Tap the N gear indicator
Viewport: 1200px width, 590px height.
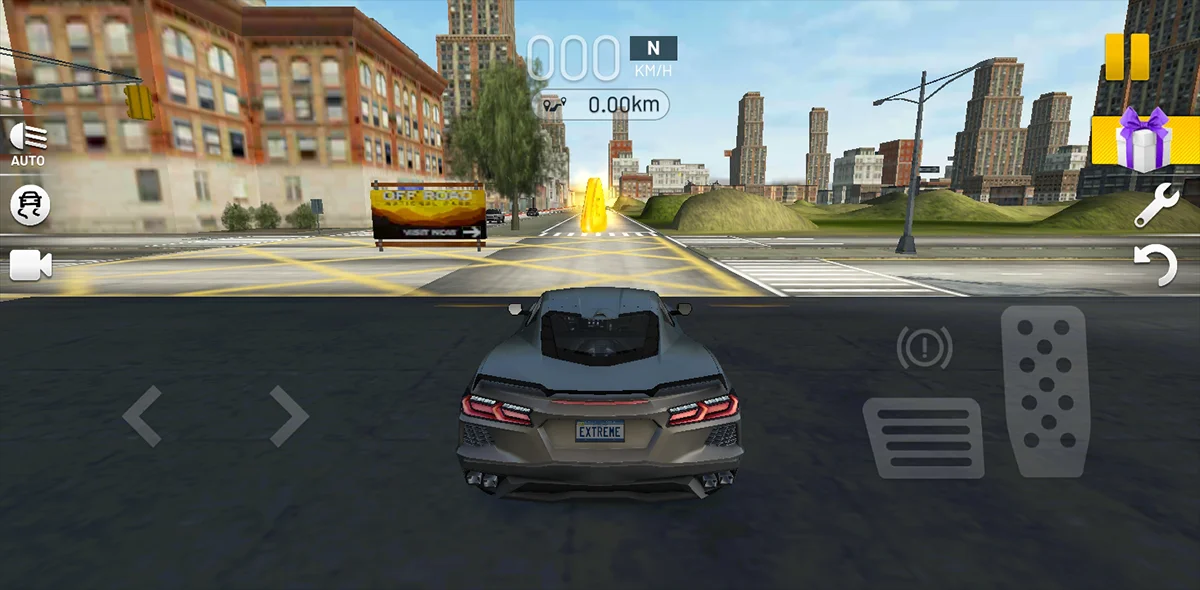(653, 48)
